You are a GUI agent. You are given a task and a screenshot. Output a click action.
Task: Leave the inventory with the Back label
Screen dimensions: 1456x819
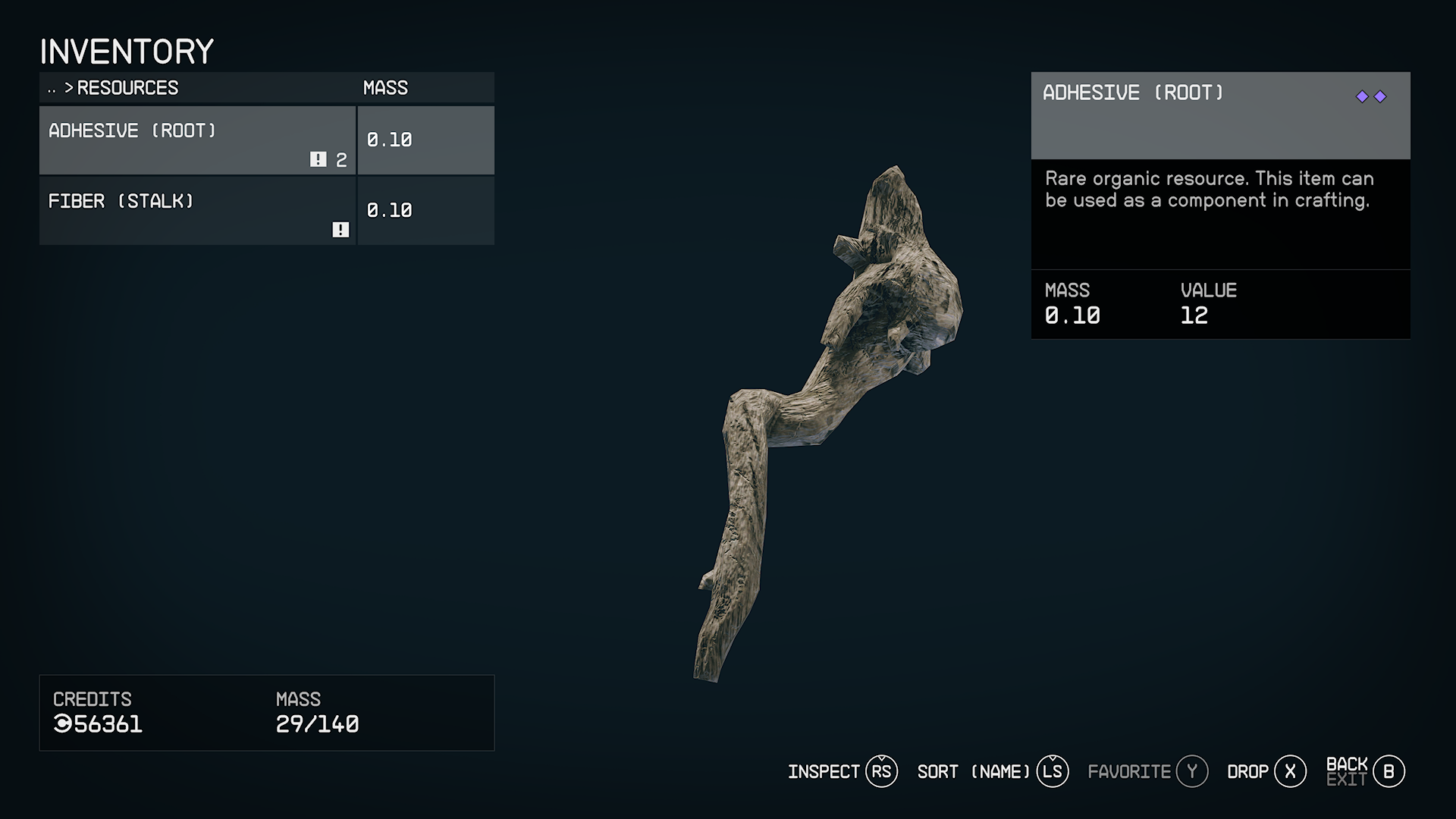pos(1347,764)
